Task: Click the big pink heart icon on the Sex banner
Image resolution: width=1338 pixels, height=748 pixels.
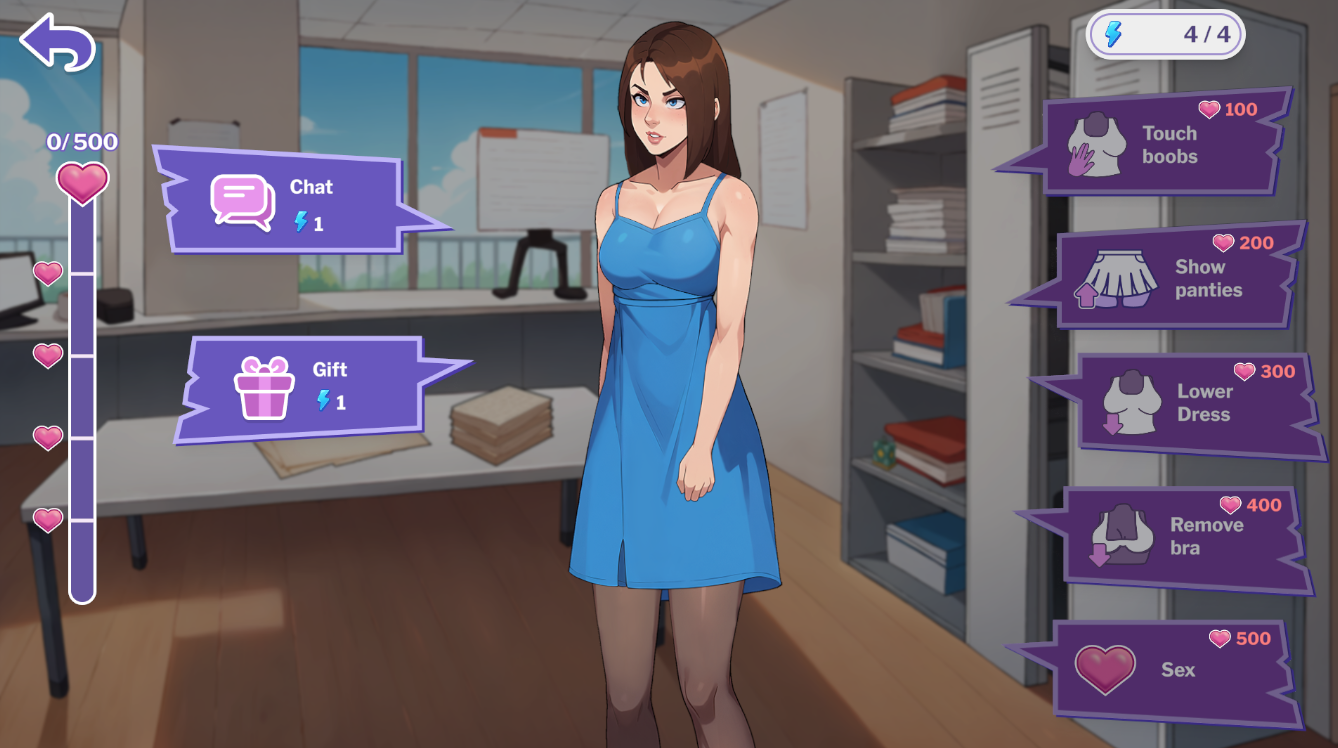Action: 1104,668
